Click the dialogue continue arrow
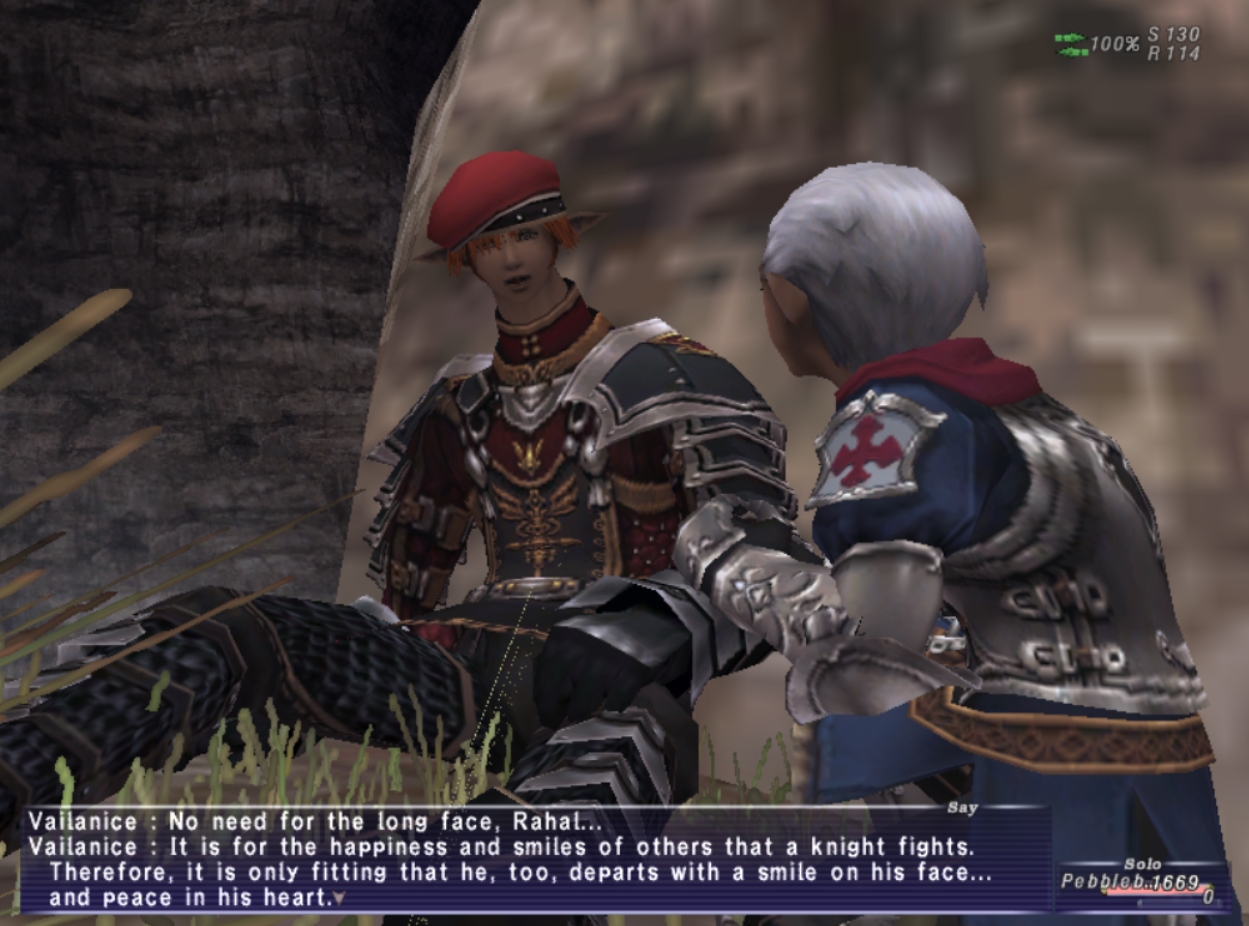The height and width of the screenshot is (926, 1249). pos(339,898)
